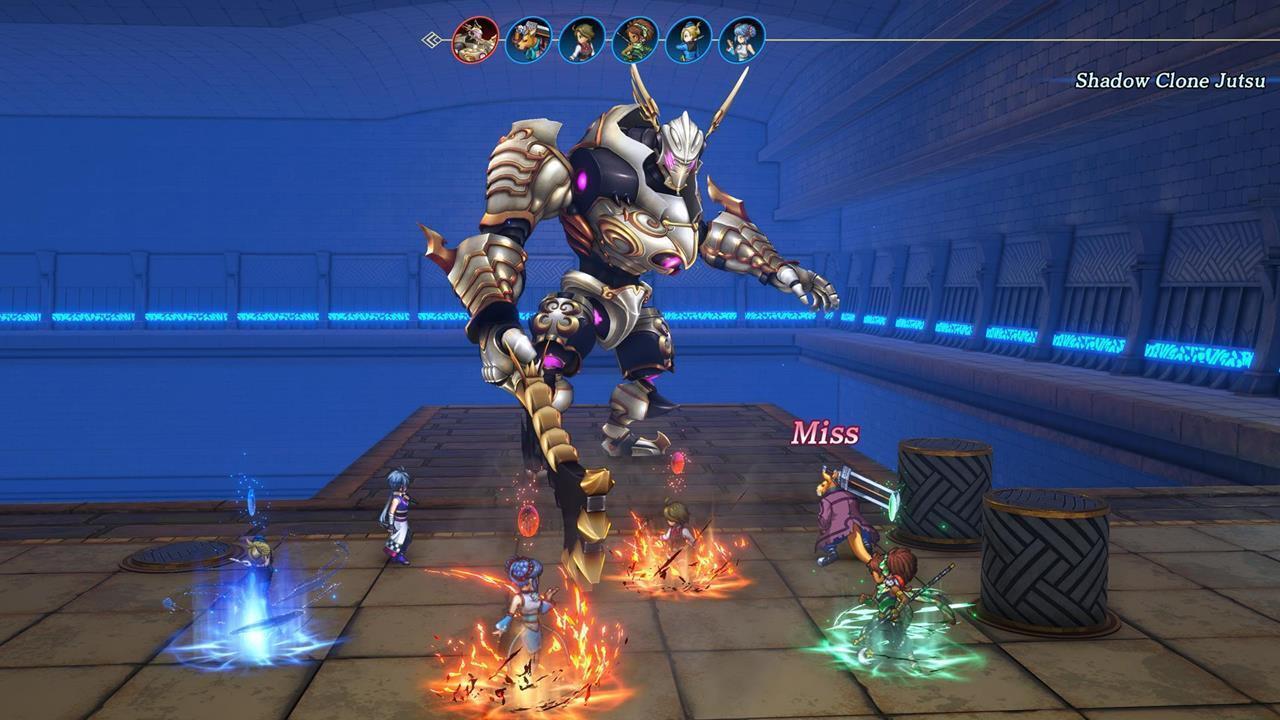Image resolution: width=1280 pixels, height=720 pixels.
Task: Select the blonde character's turn portrait
Action: pyautogui.click(x=688, y=41)
